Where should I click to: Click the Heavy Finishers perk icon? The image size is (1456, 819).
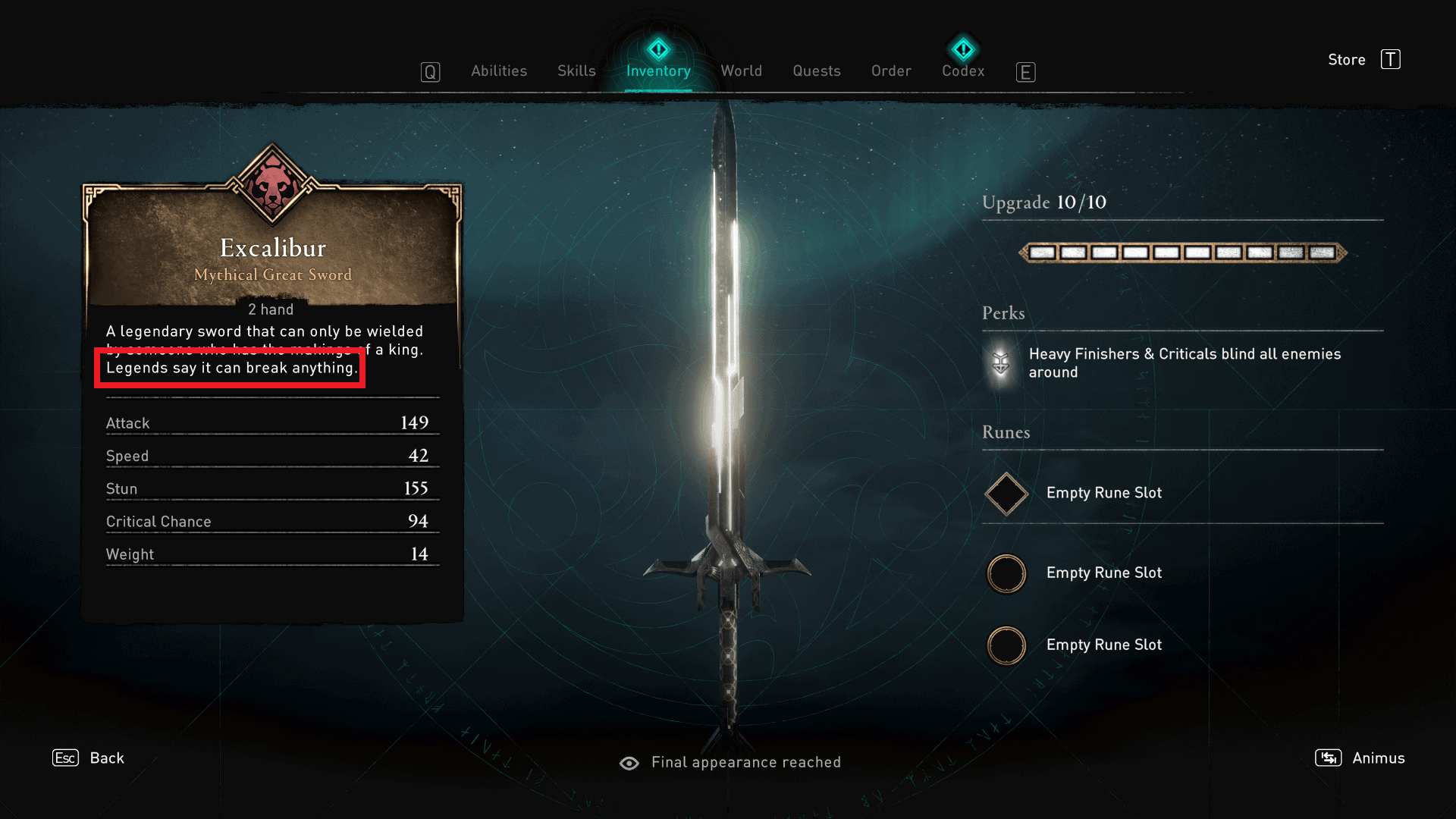(x=999, y=363)
